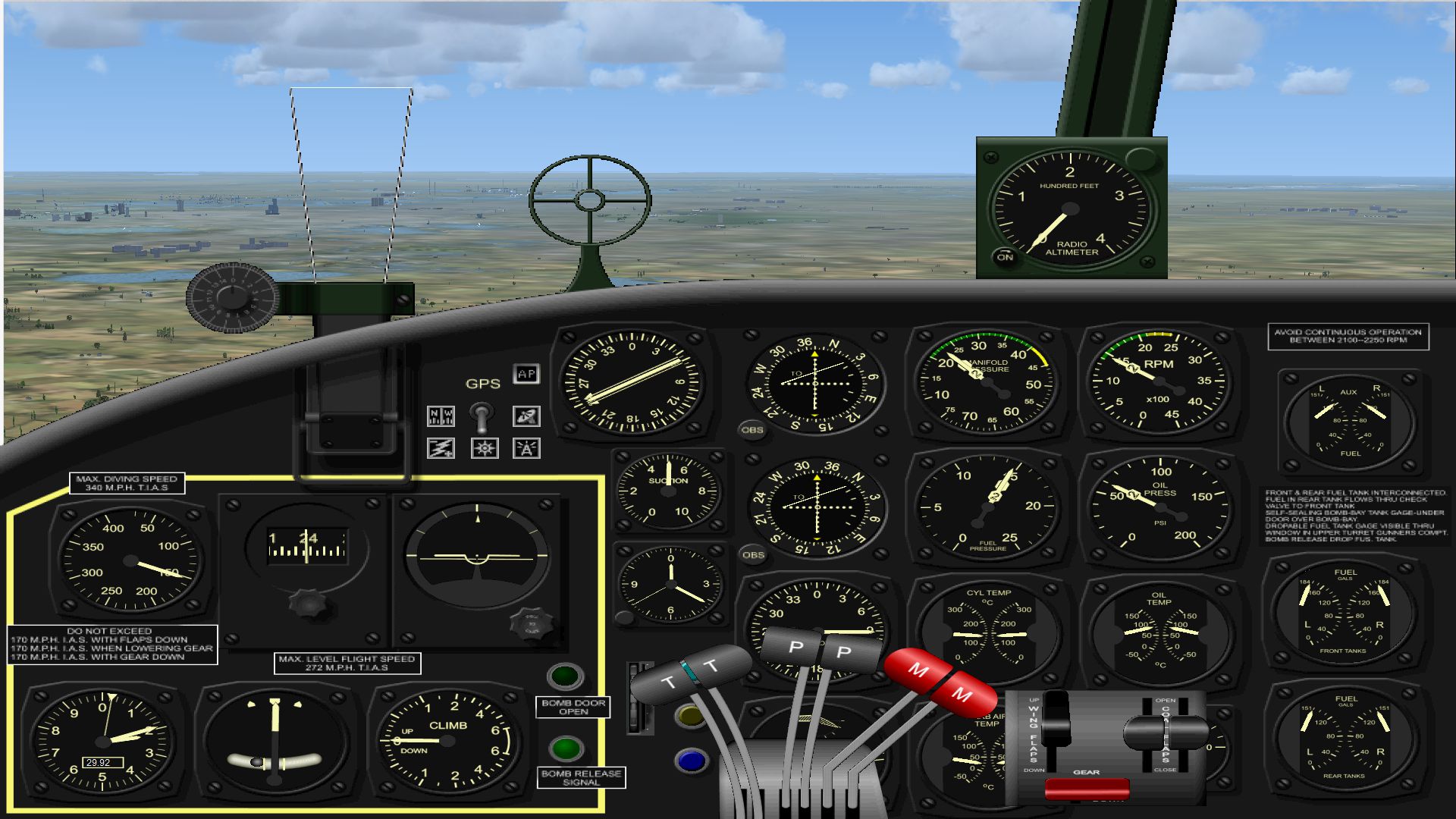Show the map panel icon
The width and height of the screenshot is (1456, 819).
pos(526,416)
